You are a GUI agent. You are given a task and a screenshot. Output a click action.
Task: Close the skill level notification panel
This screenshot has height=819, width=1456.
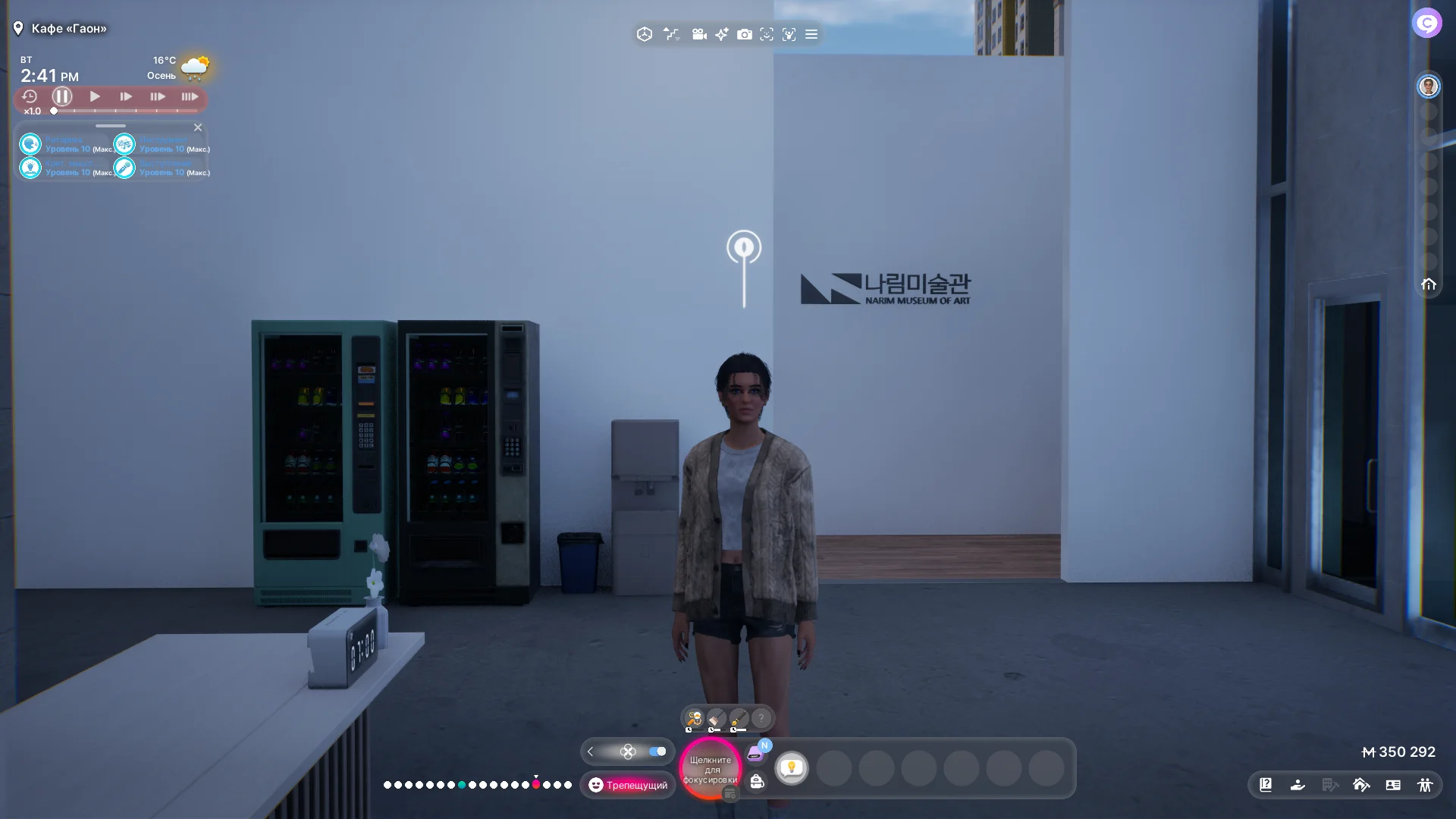tap(198, 127)
